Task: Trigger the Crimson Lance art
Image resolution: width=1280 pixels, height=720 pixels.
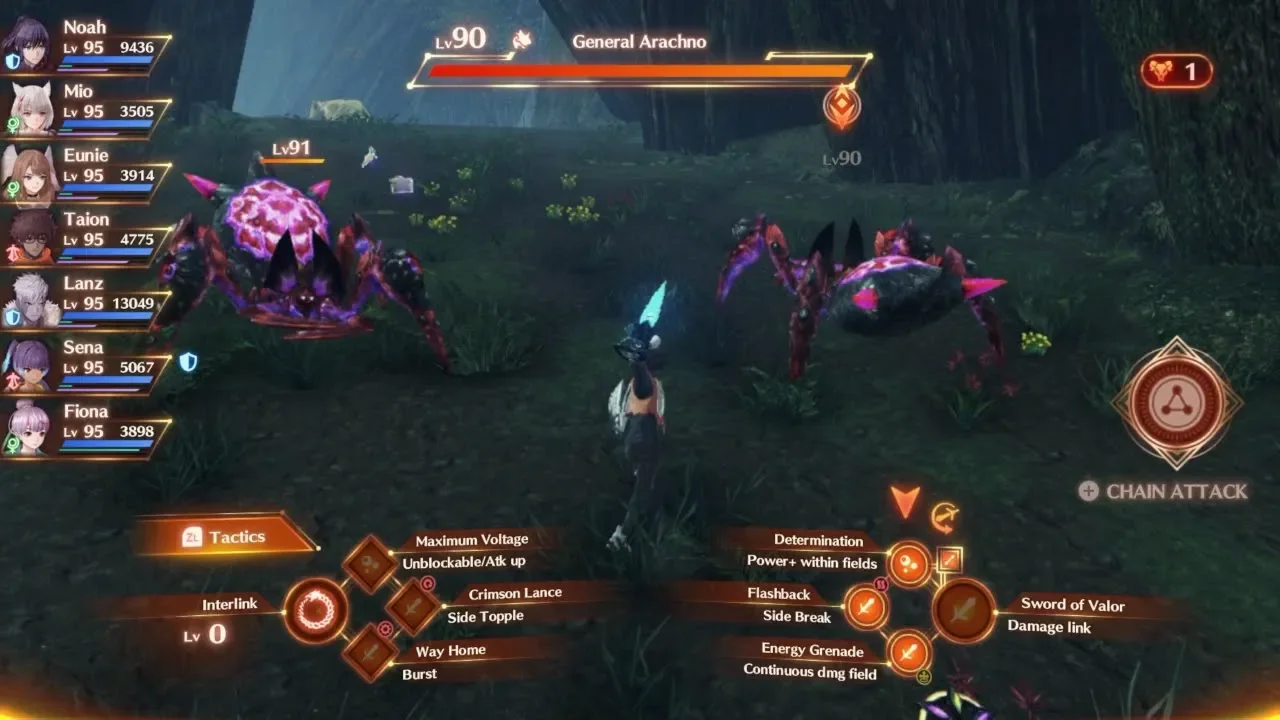Action: (412, 605)
